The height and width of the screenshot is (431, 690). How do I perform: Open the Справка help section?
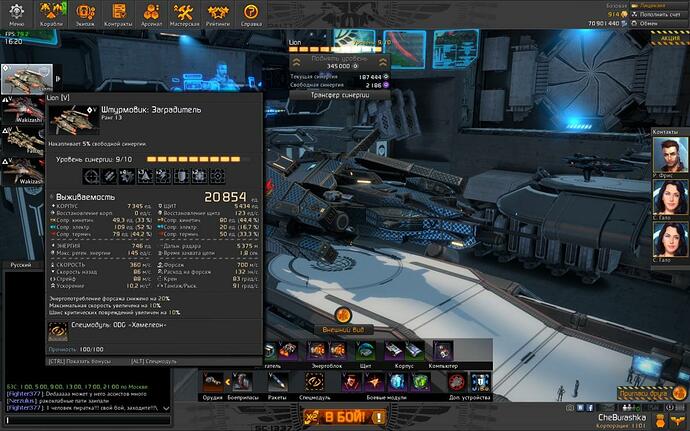coord(252,13)
